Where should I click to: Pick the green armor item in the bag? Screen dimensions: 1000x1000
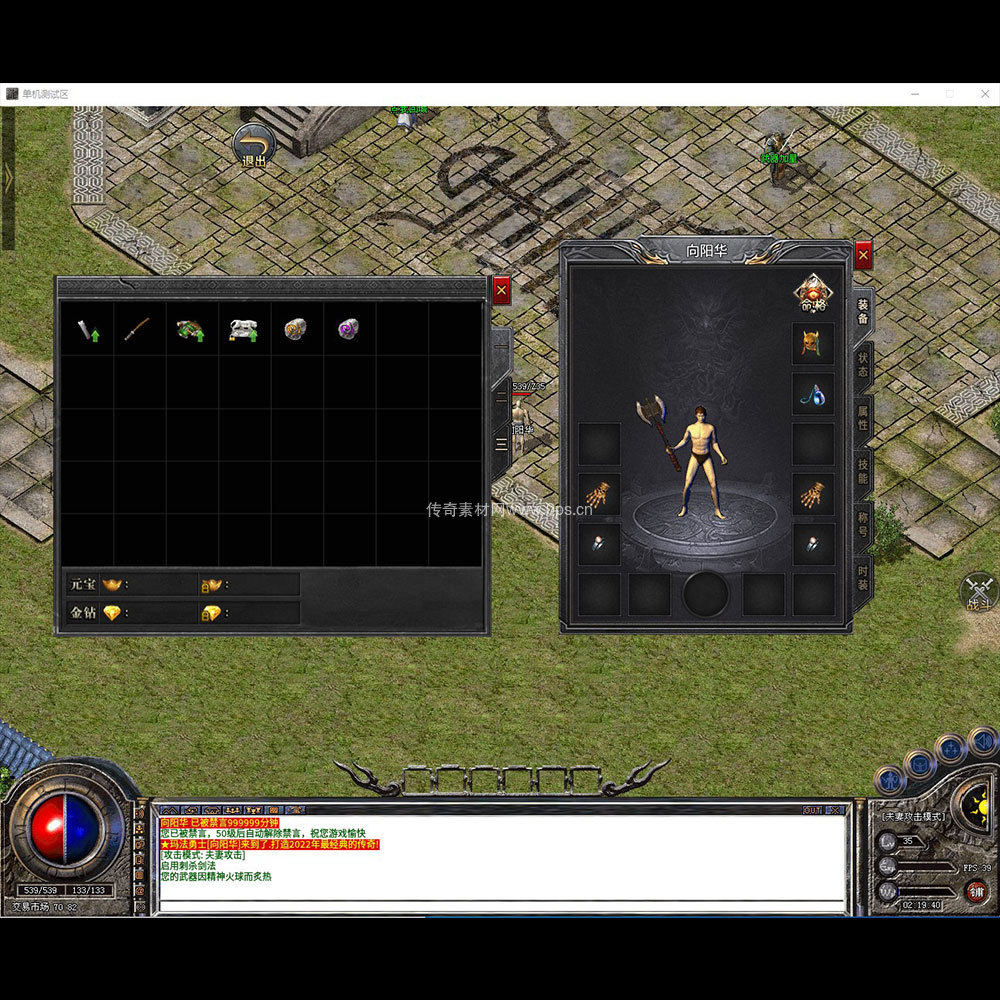tap(190, 329)
